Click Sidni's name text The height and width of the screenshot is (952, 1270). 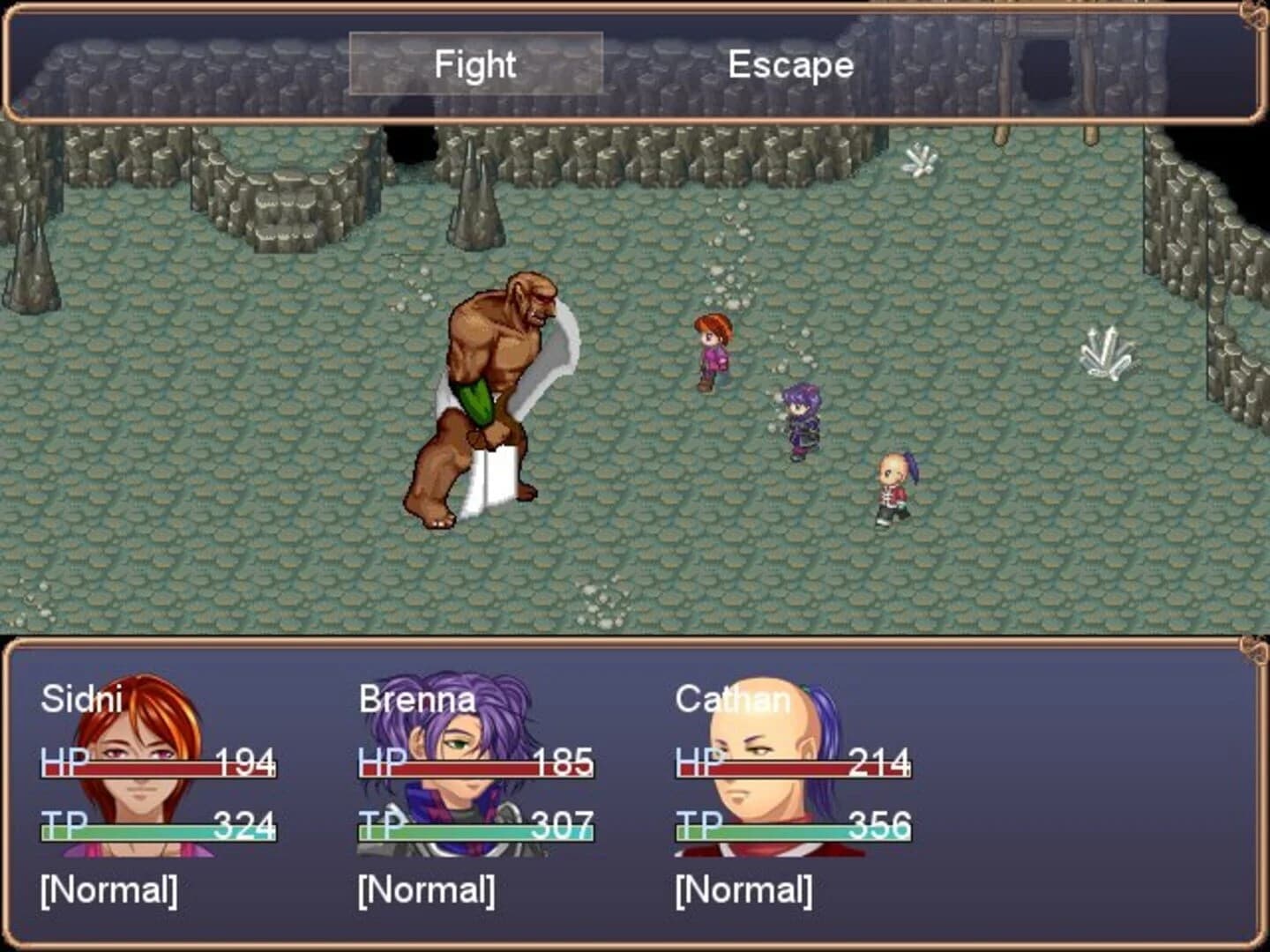84,701
